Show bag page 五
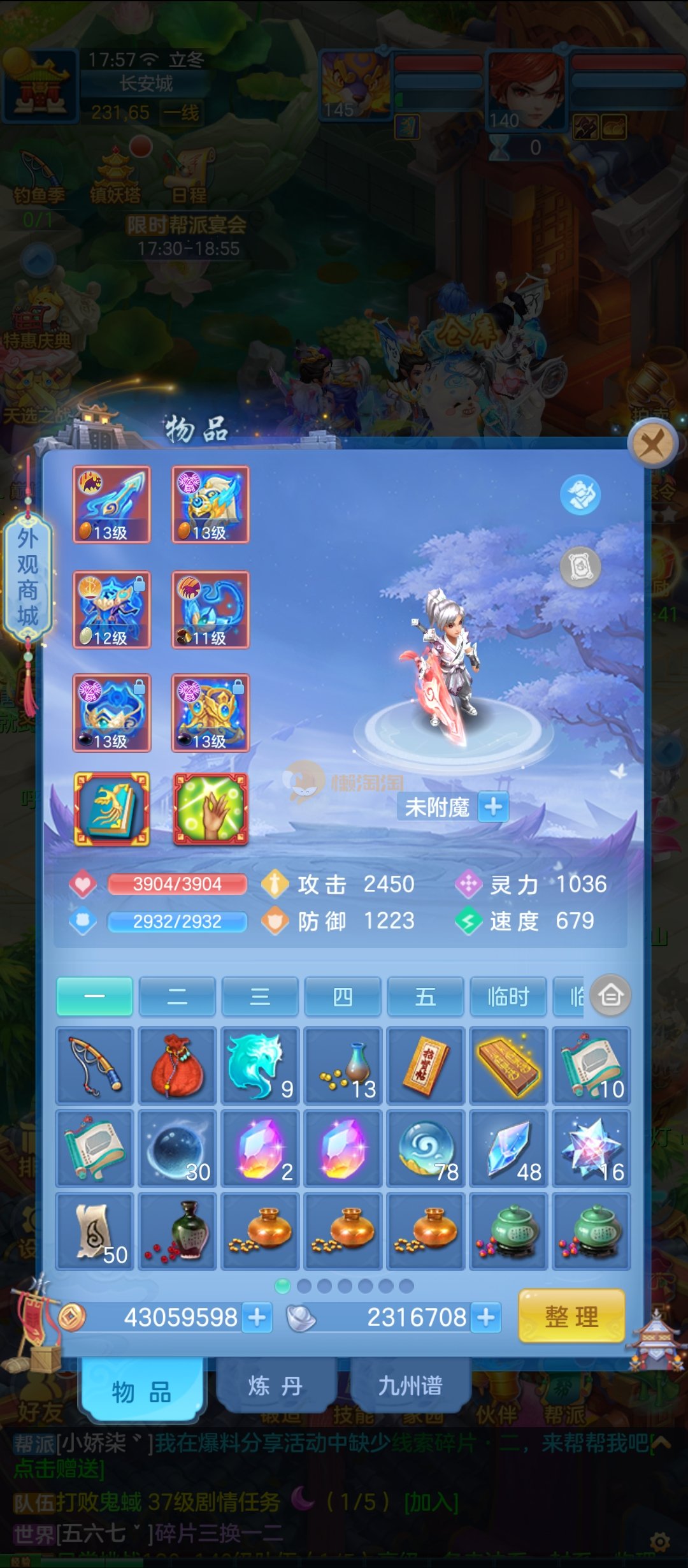Viewport: 688px width, 1568px height. click(426, 996)
